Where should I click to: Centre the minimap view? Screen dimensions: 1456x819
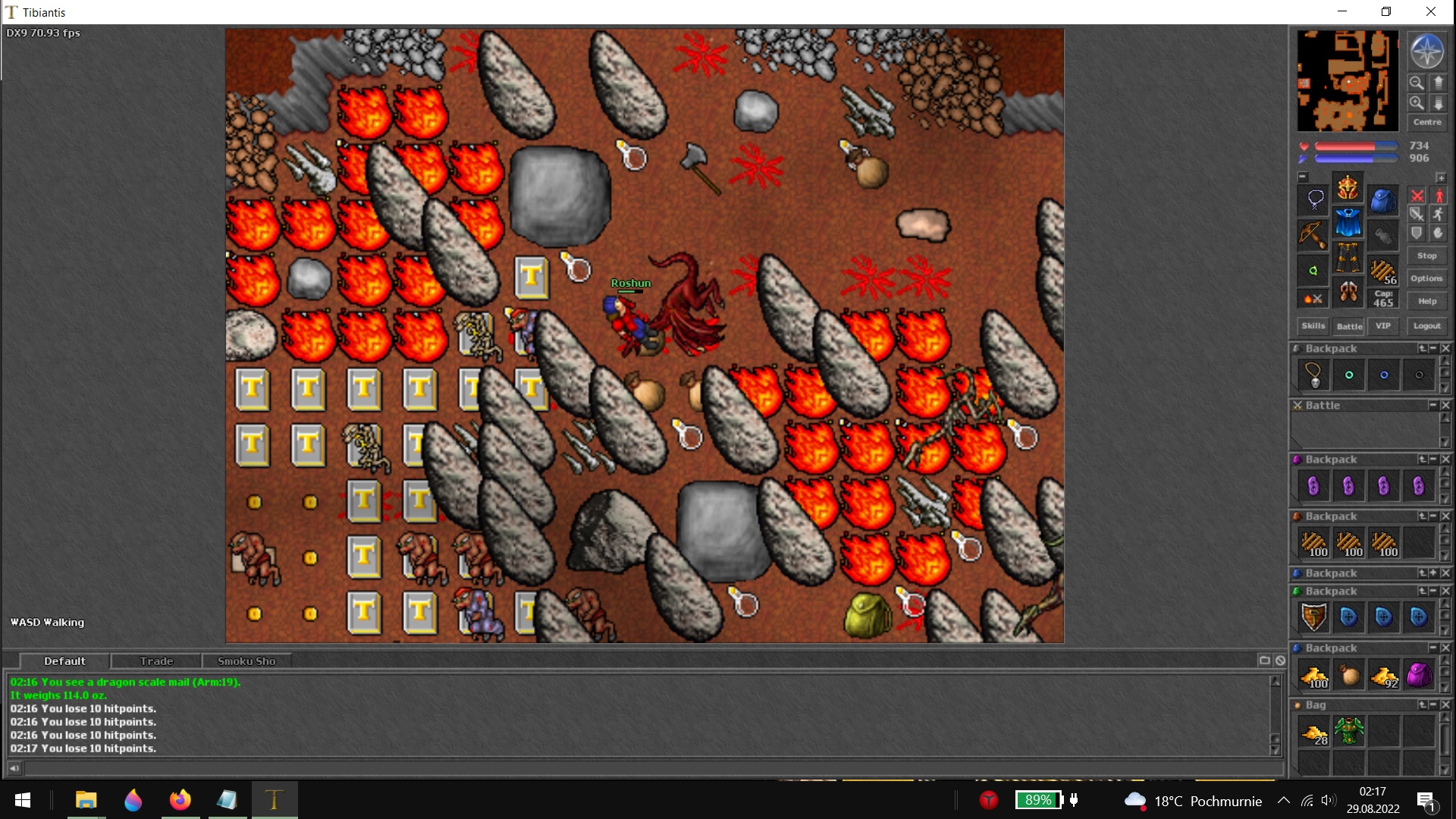tap(1426, 122)
